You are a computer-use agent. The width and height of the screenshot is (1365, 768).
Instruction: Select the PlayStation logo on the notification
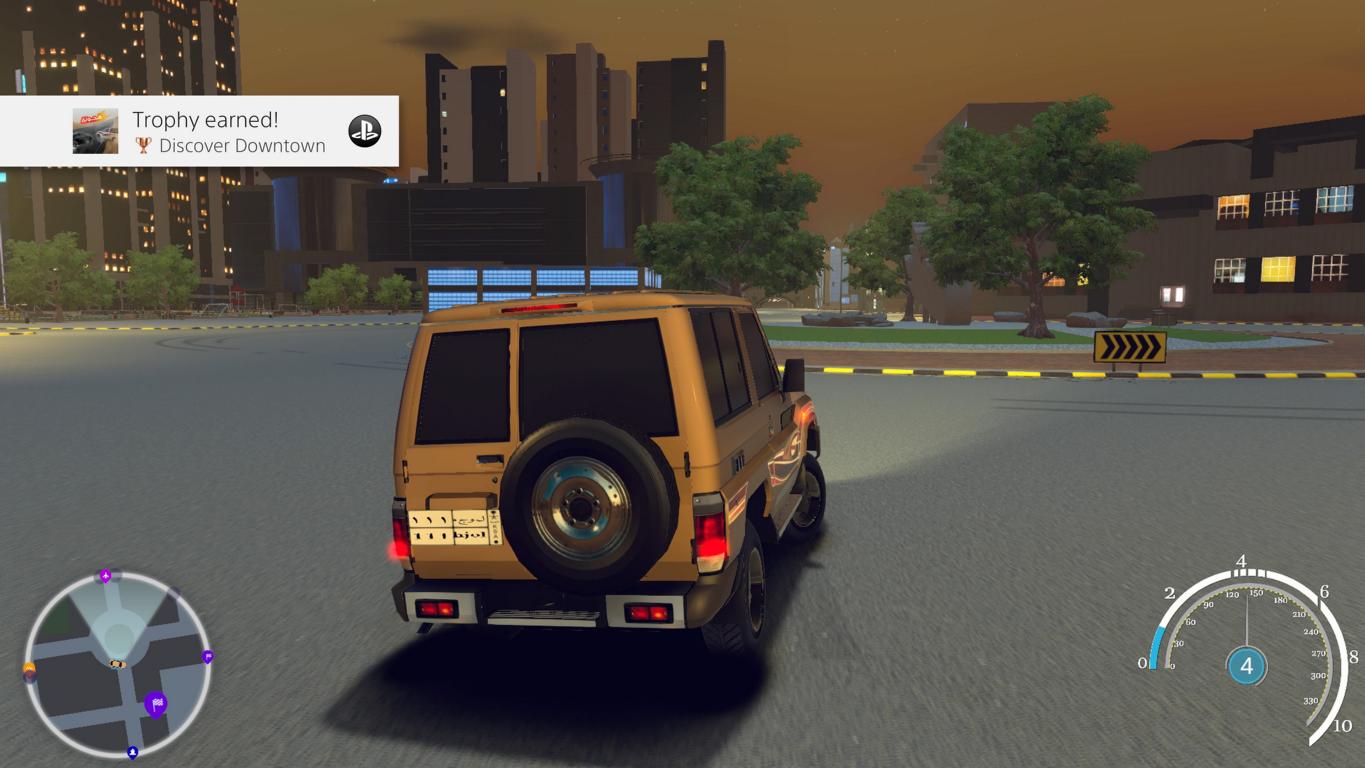tap(364, 131)
